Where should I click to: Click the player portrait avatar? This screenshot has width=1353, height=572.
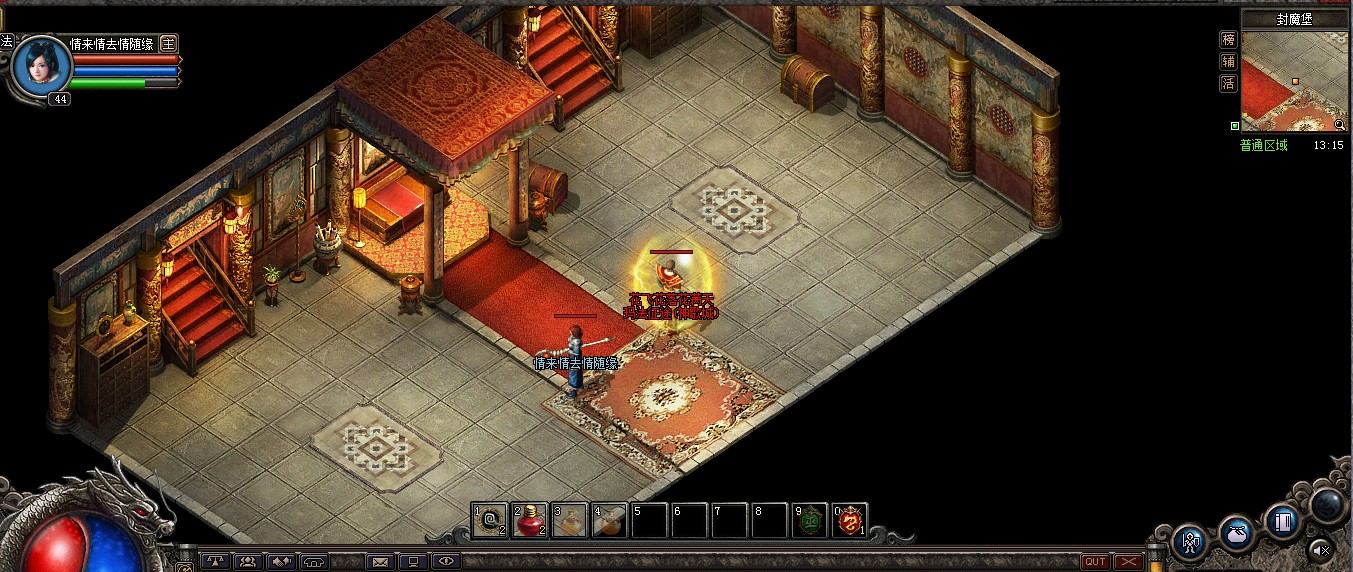44,66
